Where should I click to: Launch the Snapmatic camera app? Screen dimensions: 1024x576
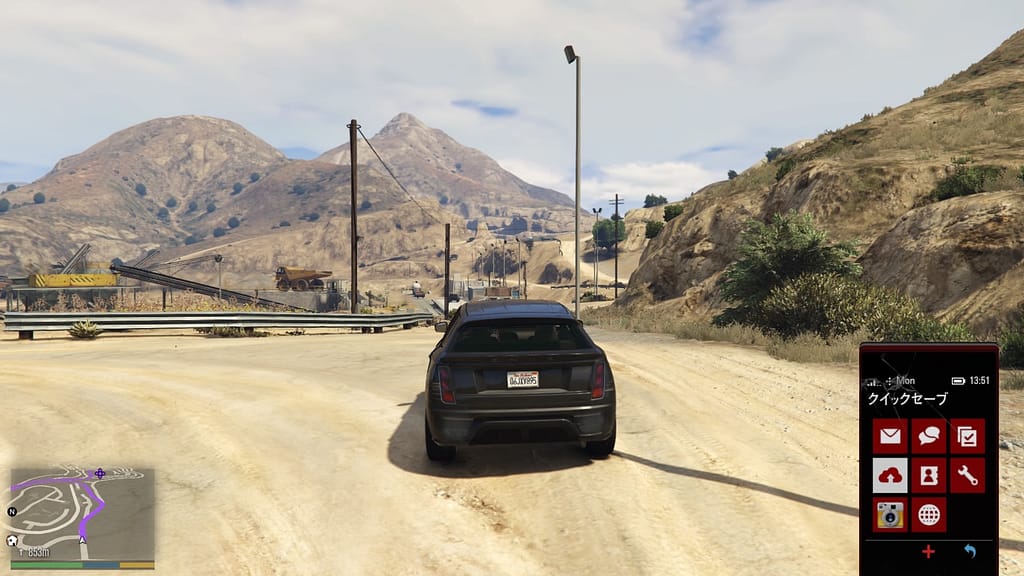click(x=890, y=514)
